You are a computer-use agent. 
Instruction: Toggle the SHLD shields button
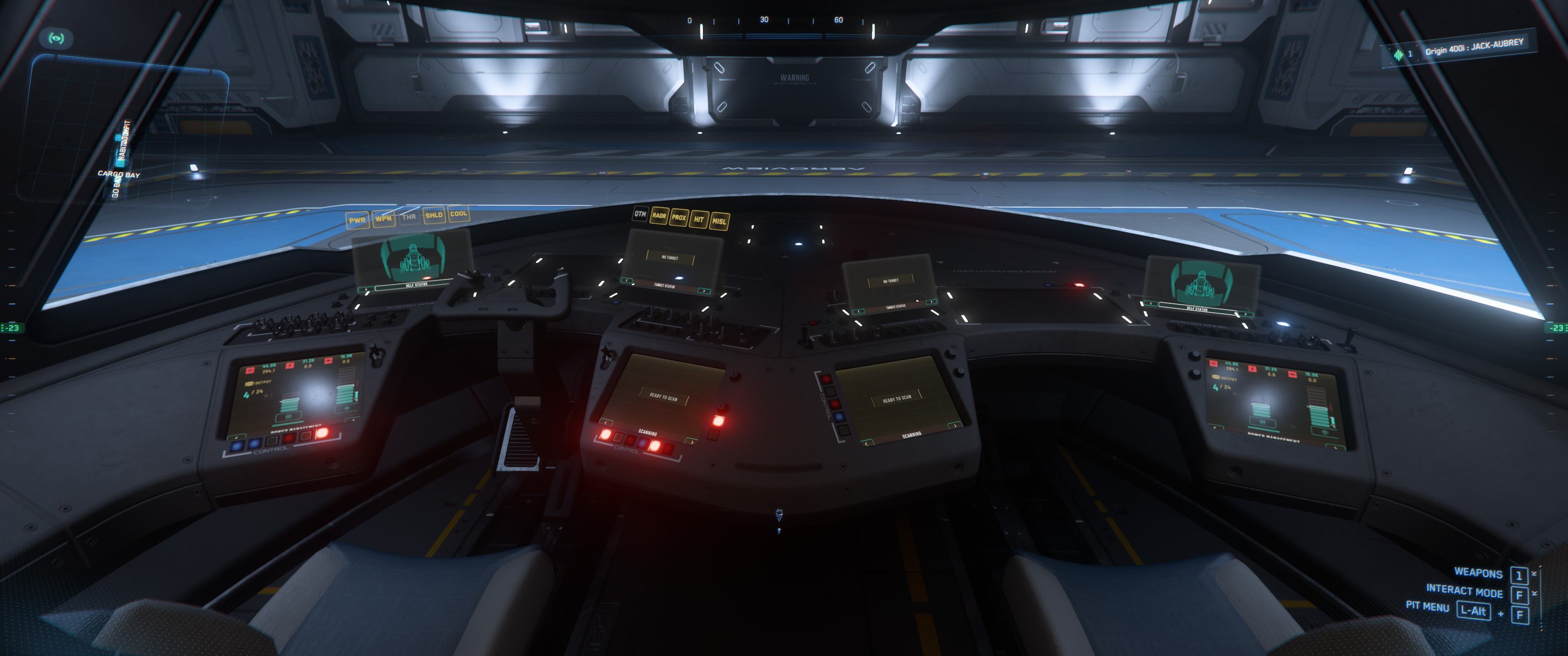click(433, 215)
